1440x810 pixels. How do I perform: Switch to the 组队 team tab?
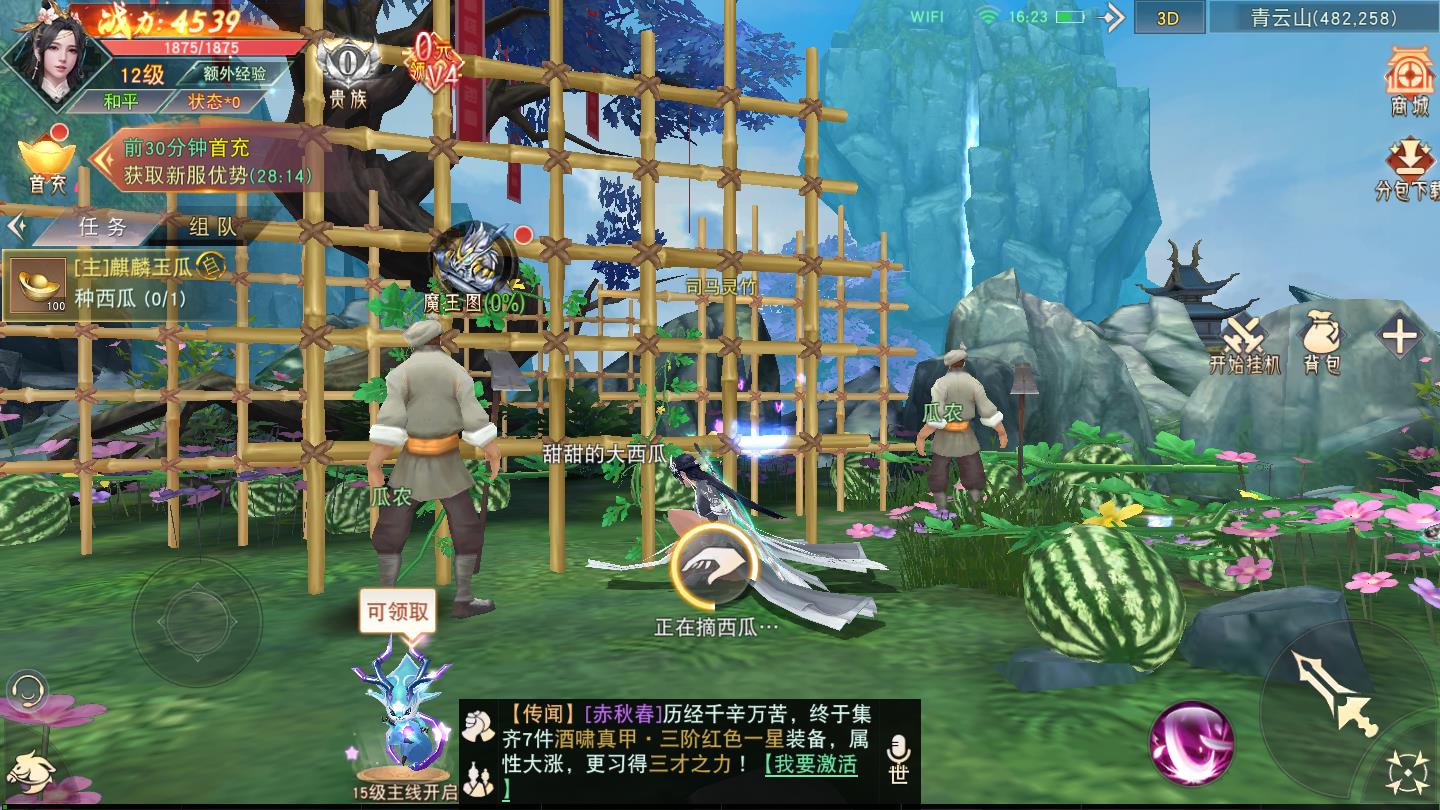[x=212, y=227]
